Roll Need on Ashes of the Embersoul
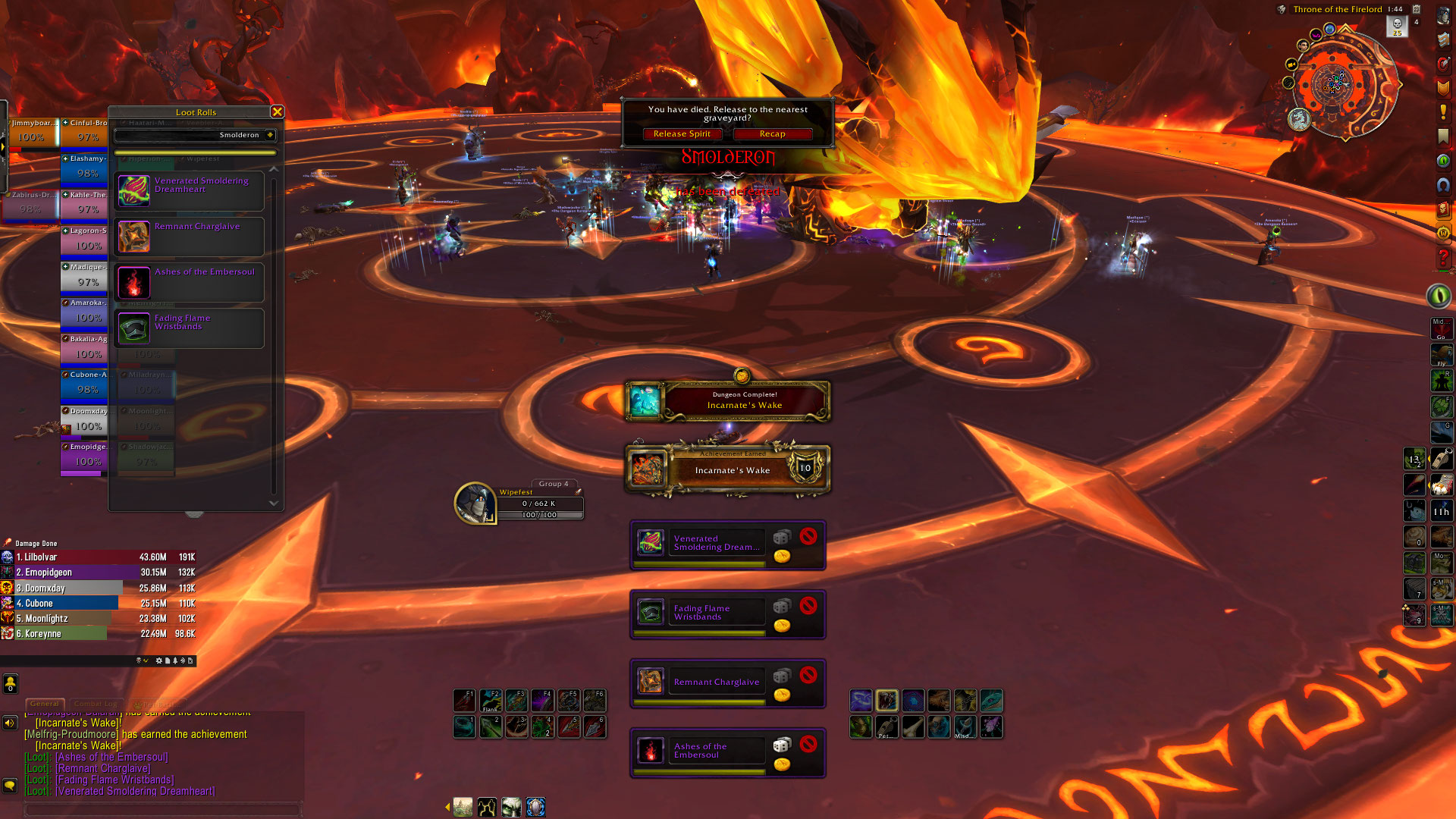This screenshot has width=1456, height=819. pos(781,745)
